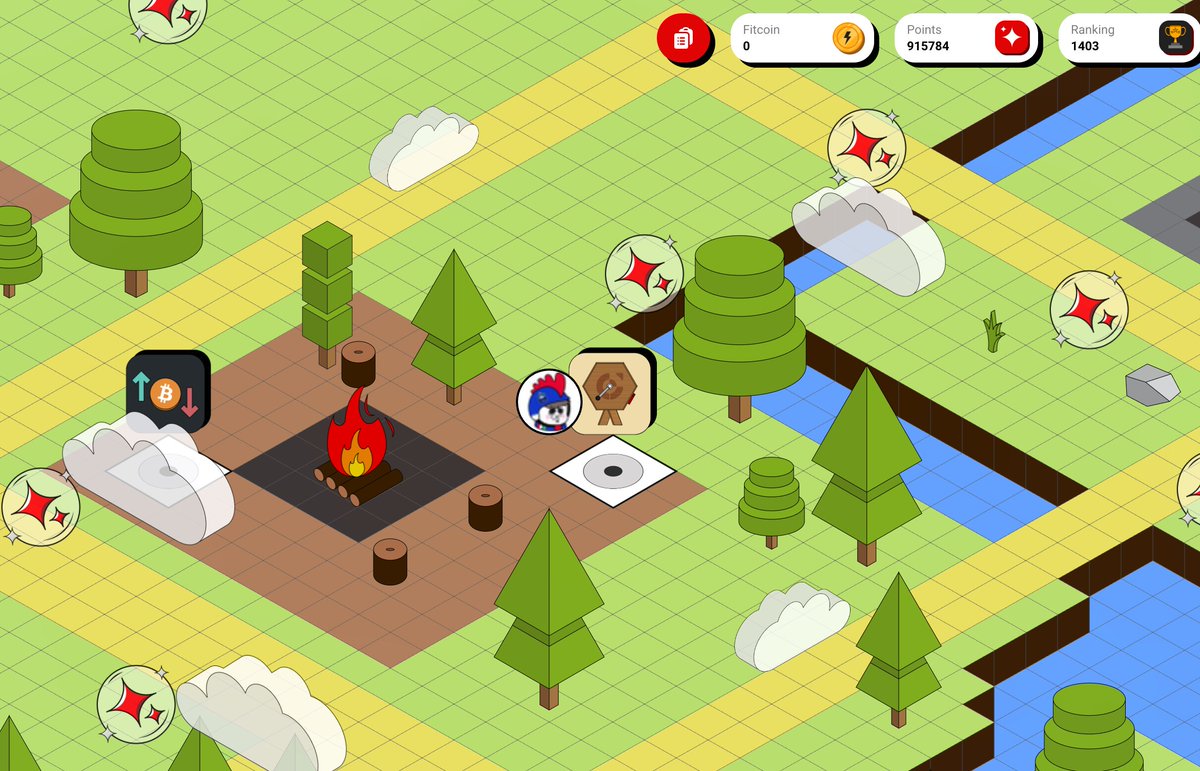Click the Fitcoin lightning coin icon
1200x771 pixels.
click(x=847, y=38)
